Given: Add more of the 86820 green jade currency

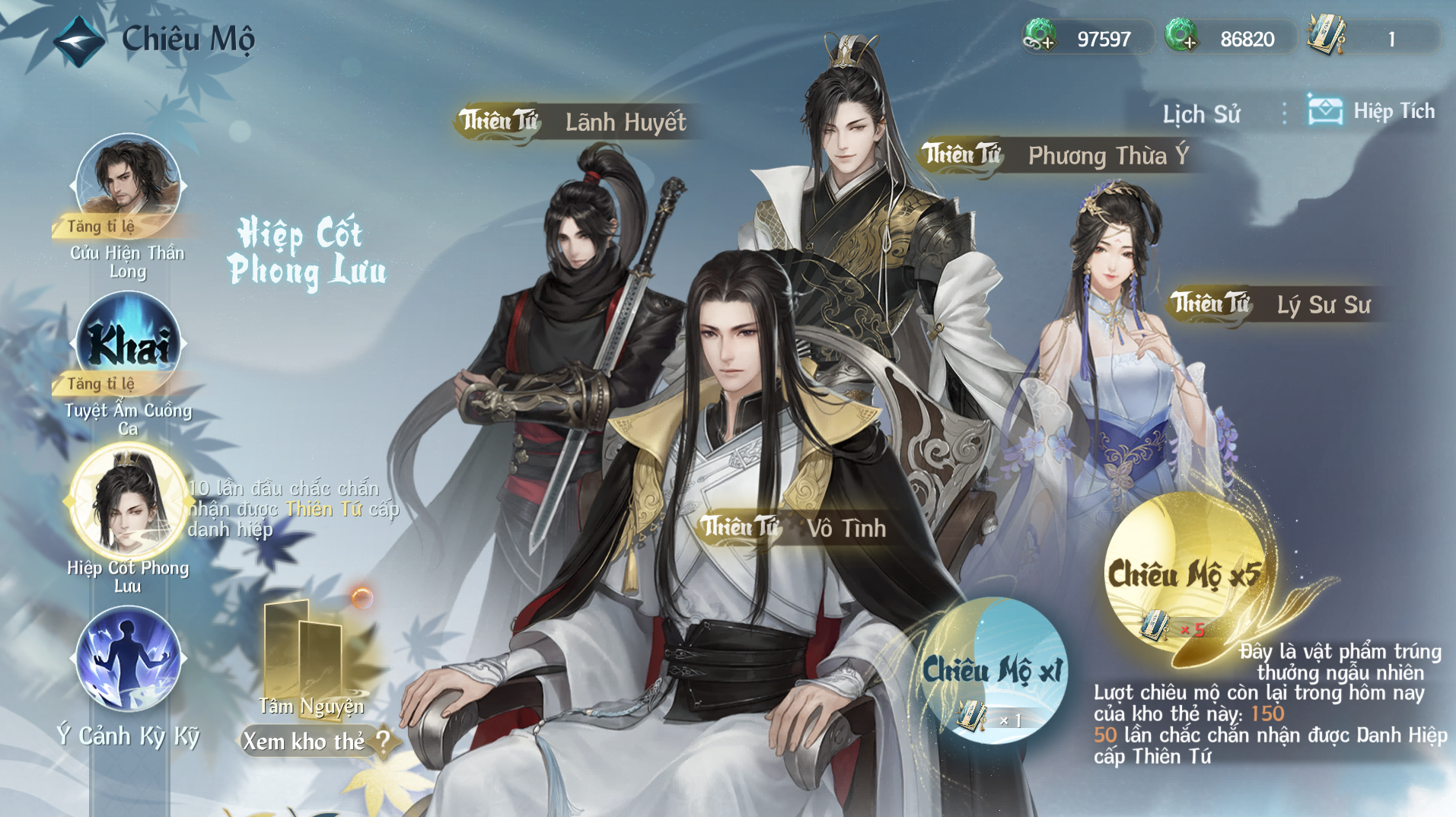Looking at the screenshot, I should (x=1181, y=37).
